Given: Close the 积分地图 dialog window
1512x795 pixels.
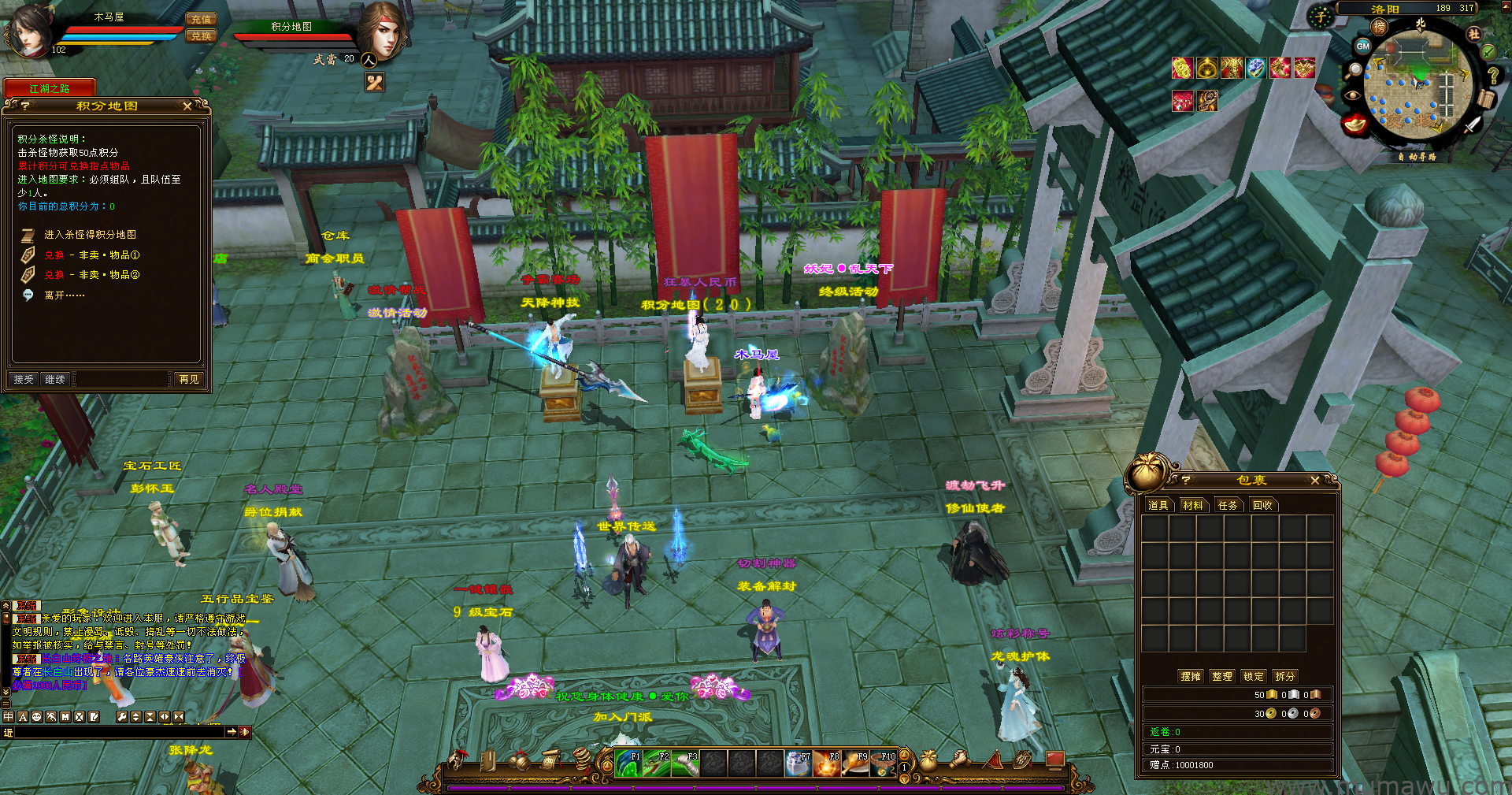Looking at the screenshot, I should point(187,106).
